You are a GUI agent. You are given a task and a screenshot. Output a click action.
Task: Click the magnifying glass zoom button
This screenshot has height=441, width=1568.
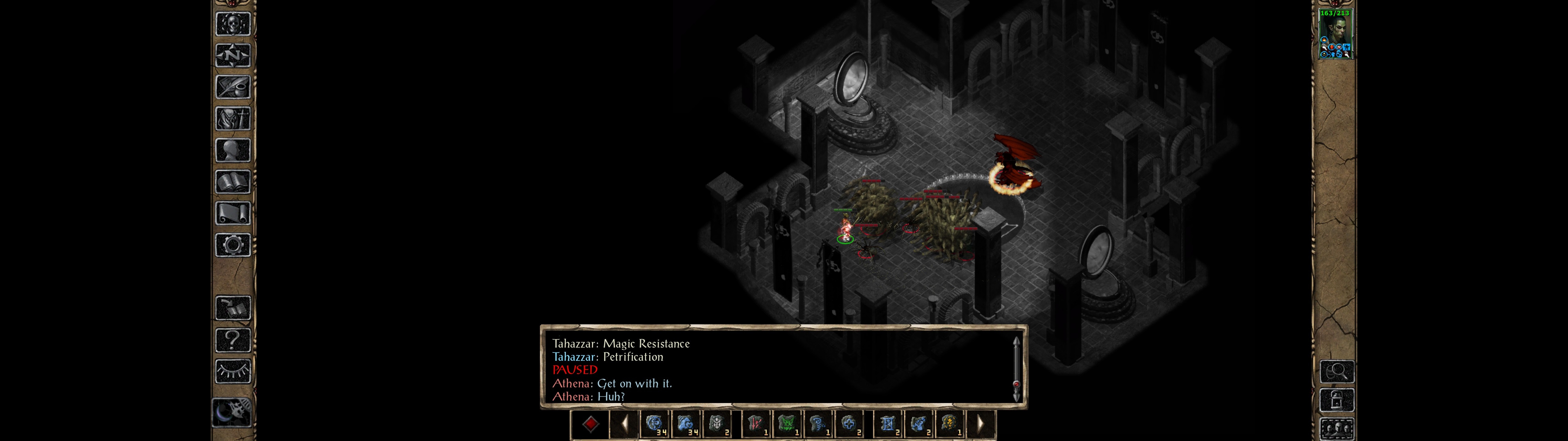[x=1337, y=371]
